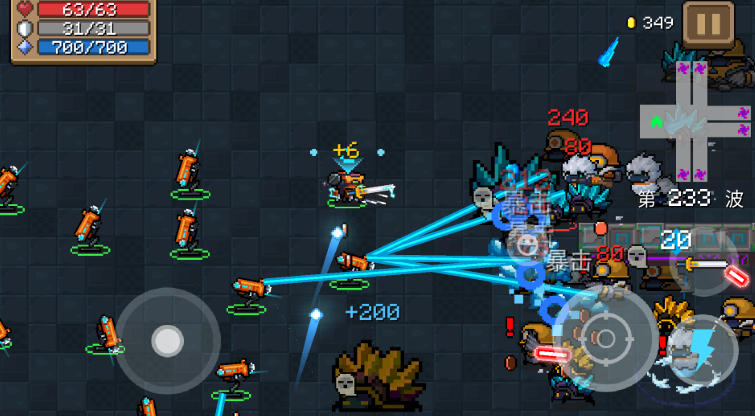
Task: Pause the game with the pause button
Action: [707, 22]
